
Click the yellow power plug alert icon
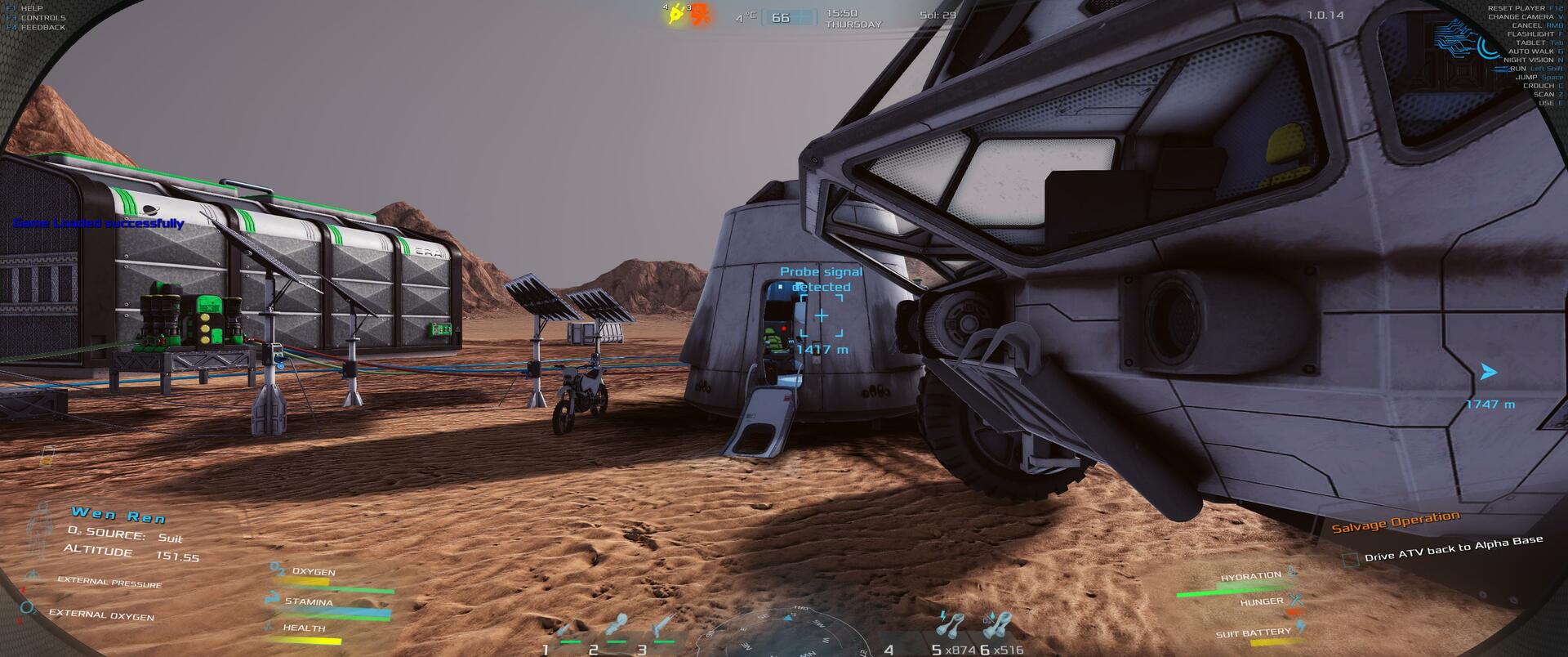(x=676, y=14)
